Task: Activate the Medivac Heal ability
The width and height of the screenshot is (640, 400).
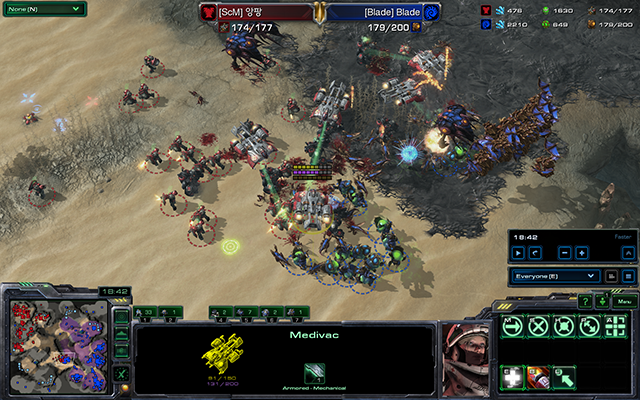Action: coord(513,378)
